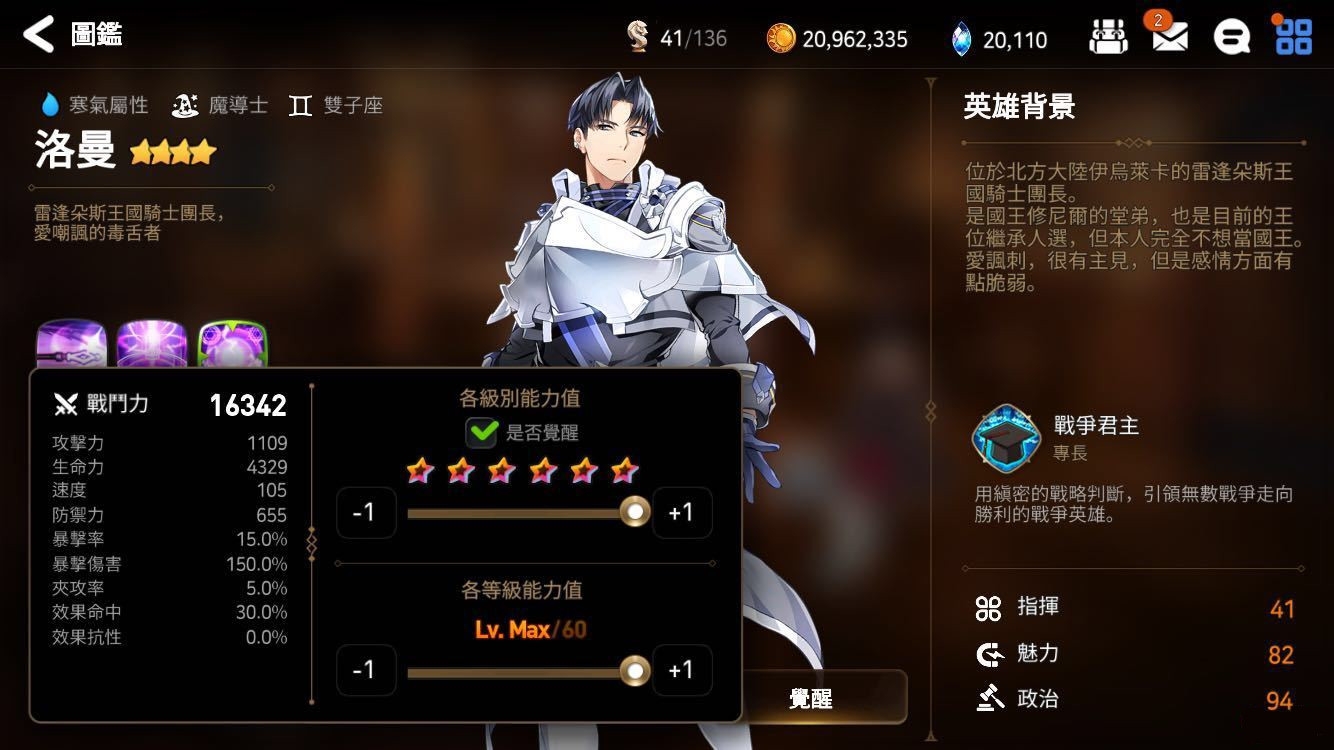Tap the gold coin currency icon
Image resolution: width=1334 pixels, height=750 pixels.
point(780,39)
